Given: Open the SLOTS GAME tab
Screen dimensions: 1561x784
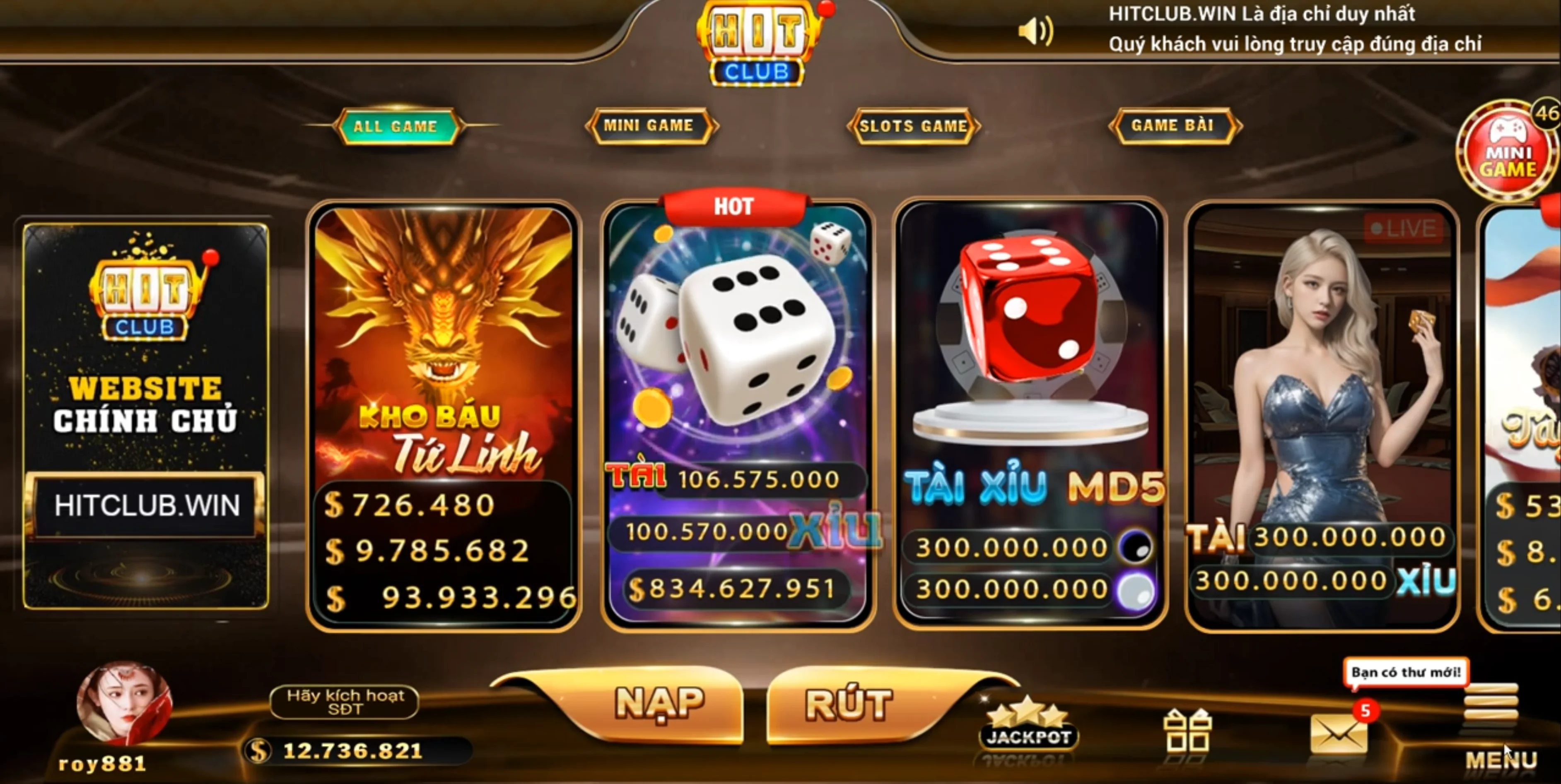Looking at the screenshot, I should 913,126.
